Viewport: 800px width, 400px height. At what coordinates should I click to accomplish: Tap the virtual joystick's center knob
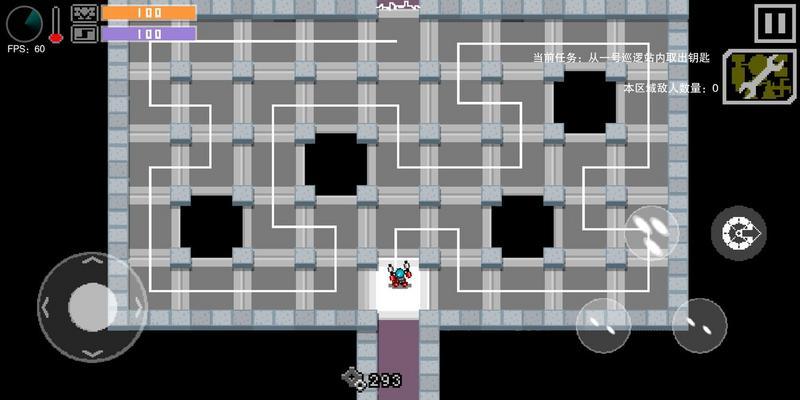point(92,306)
